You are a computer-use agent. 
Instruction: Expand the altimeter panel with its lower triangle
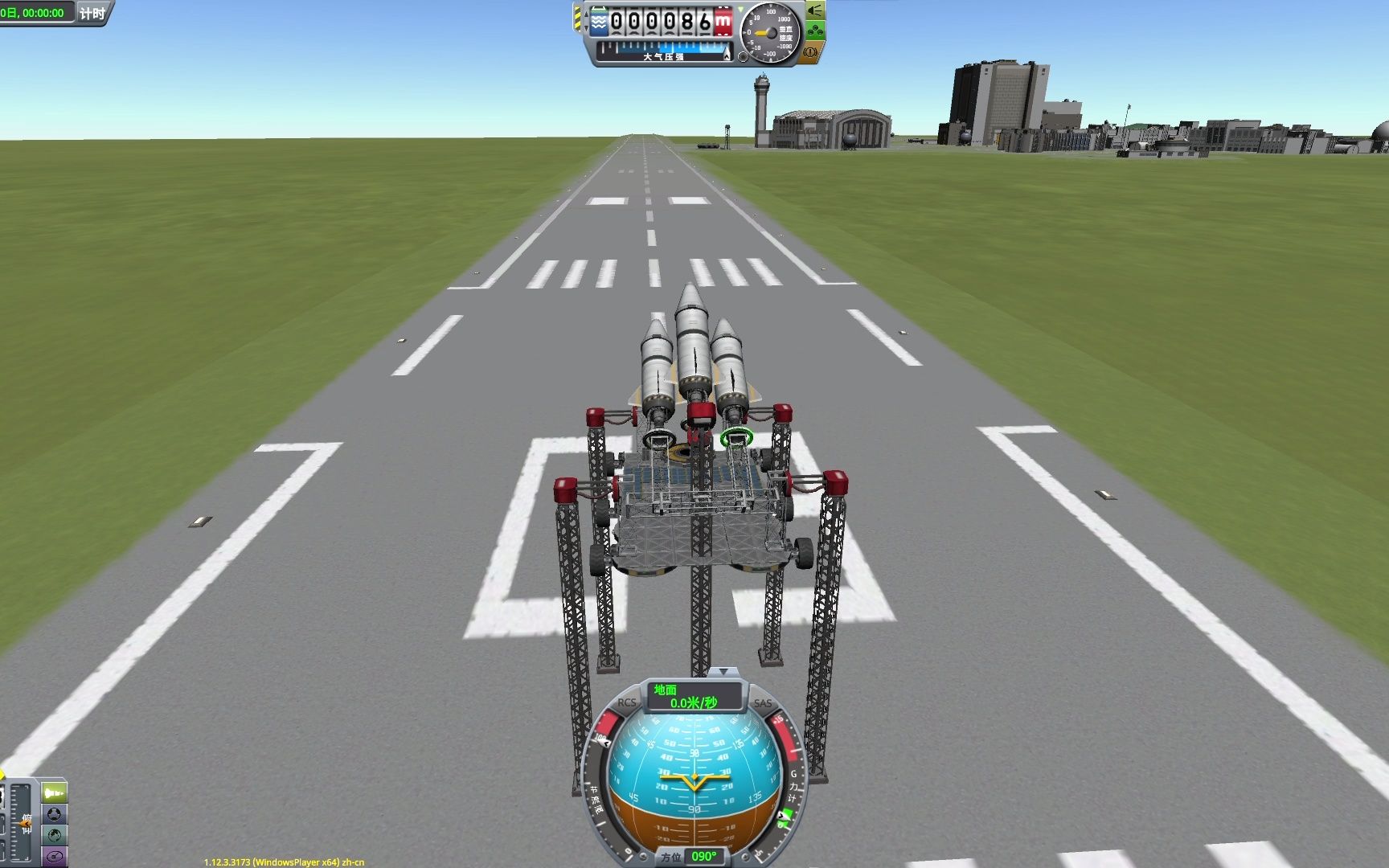tap(586, 27)
